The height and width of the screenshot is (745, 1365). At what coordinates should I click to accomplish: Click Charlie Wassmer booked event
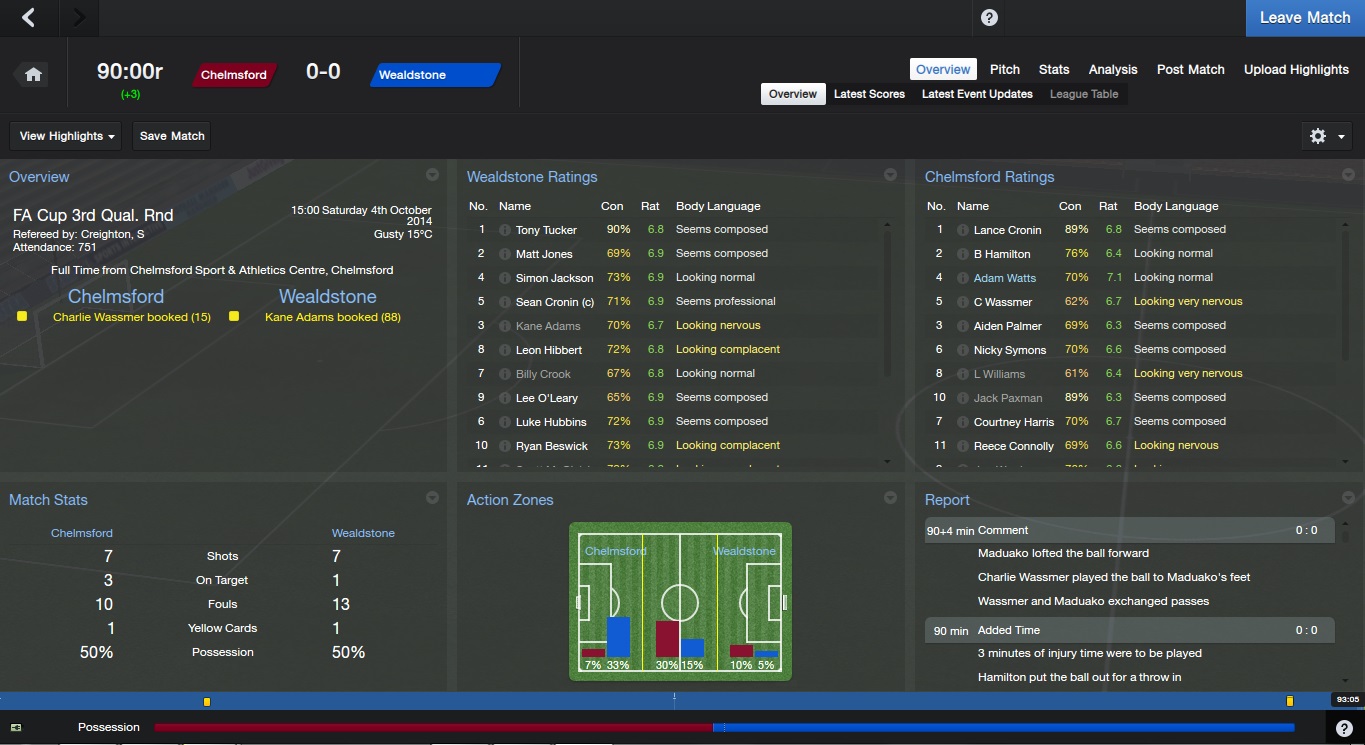(131, 317)
